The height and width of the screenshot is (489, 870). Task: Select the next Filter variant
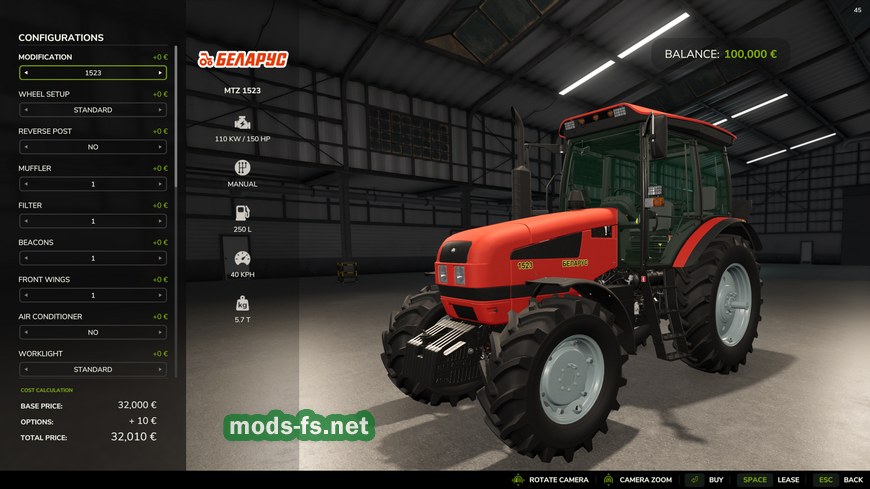pyautogui.click(x=159, y=221)
